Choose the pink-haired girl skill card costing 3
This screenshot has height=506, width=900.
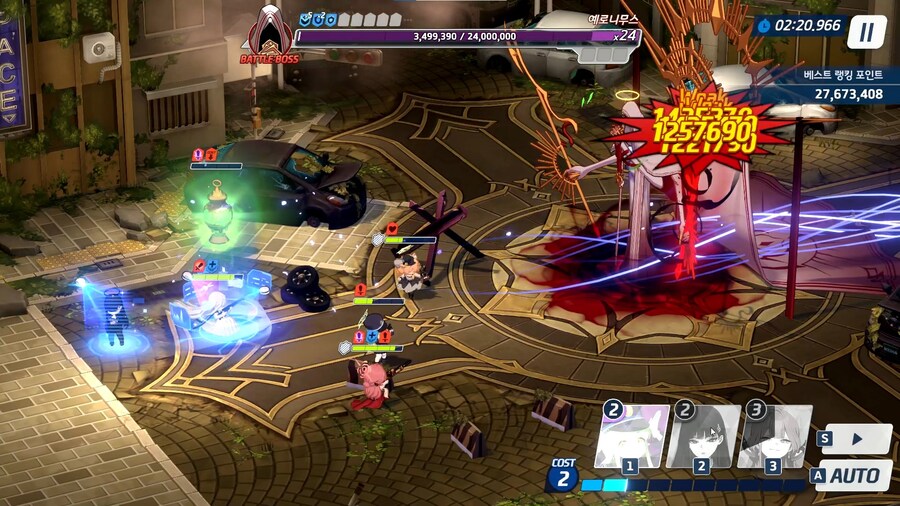click(x=774, y=437)
